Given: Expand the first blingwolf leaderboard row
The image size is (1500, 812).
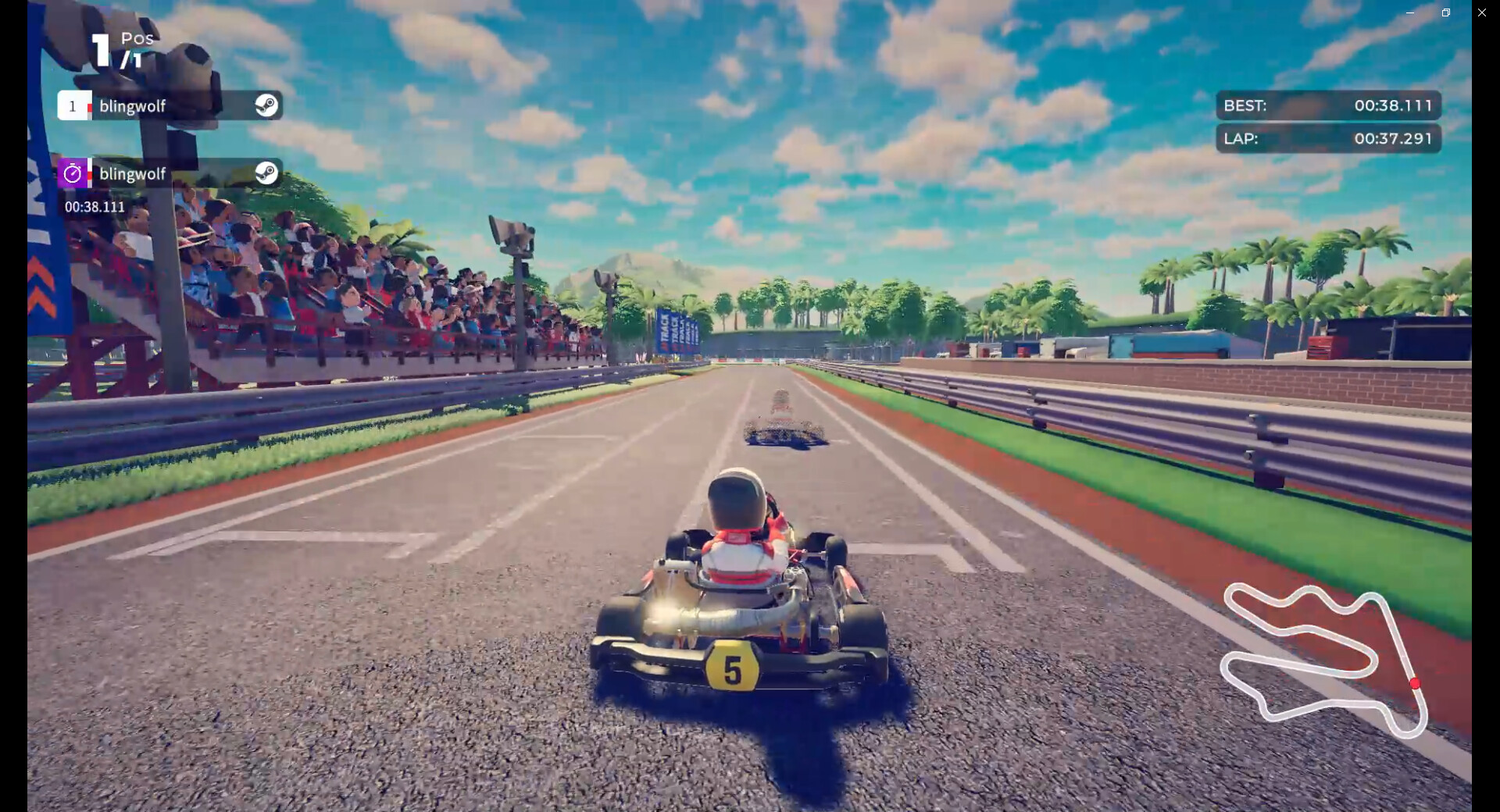Looking at the screenshot, I should tap(168, 105).
